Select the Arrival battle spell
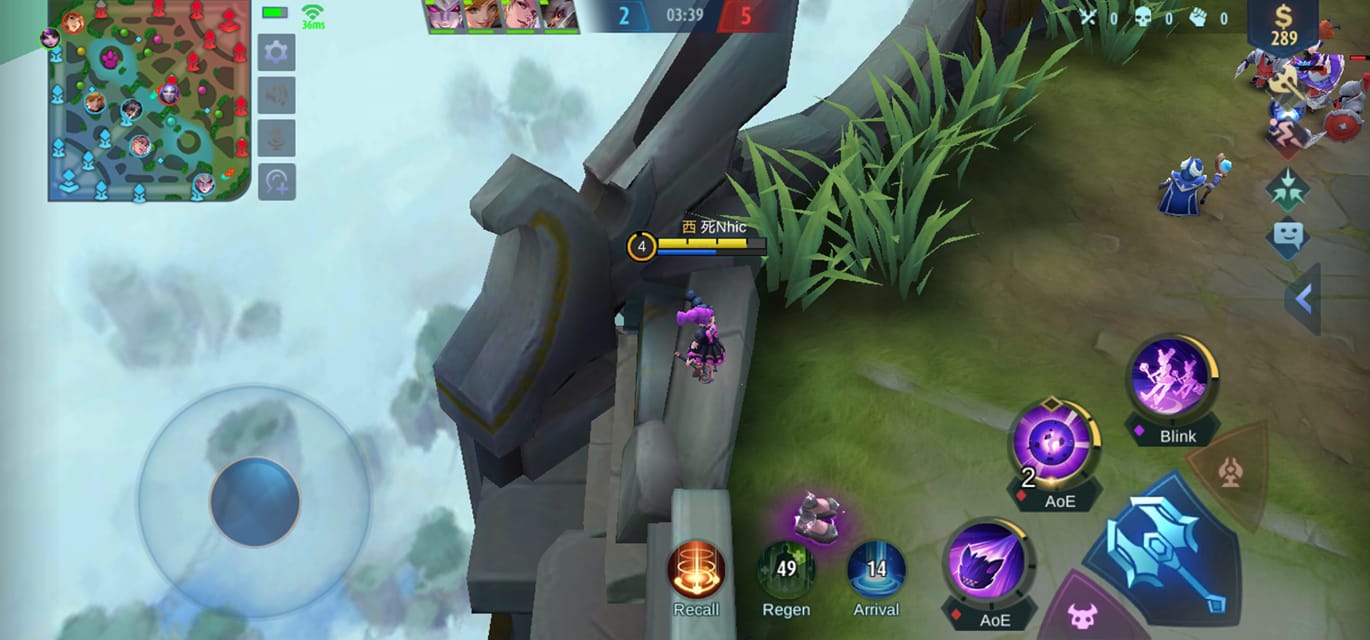The height and width of the screenshot is (640, 1370). (x=876, y=571)
